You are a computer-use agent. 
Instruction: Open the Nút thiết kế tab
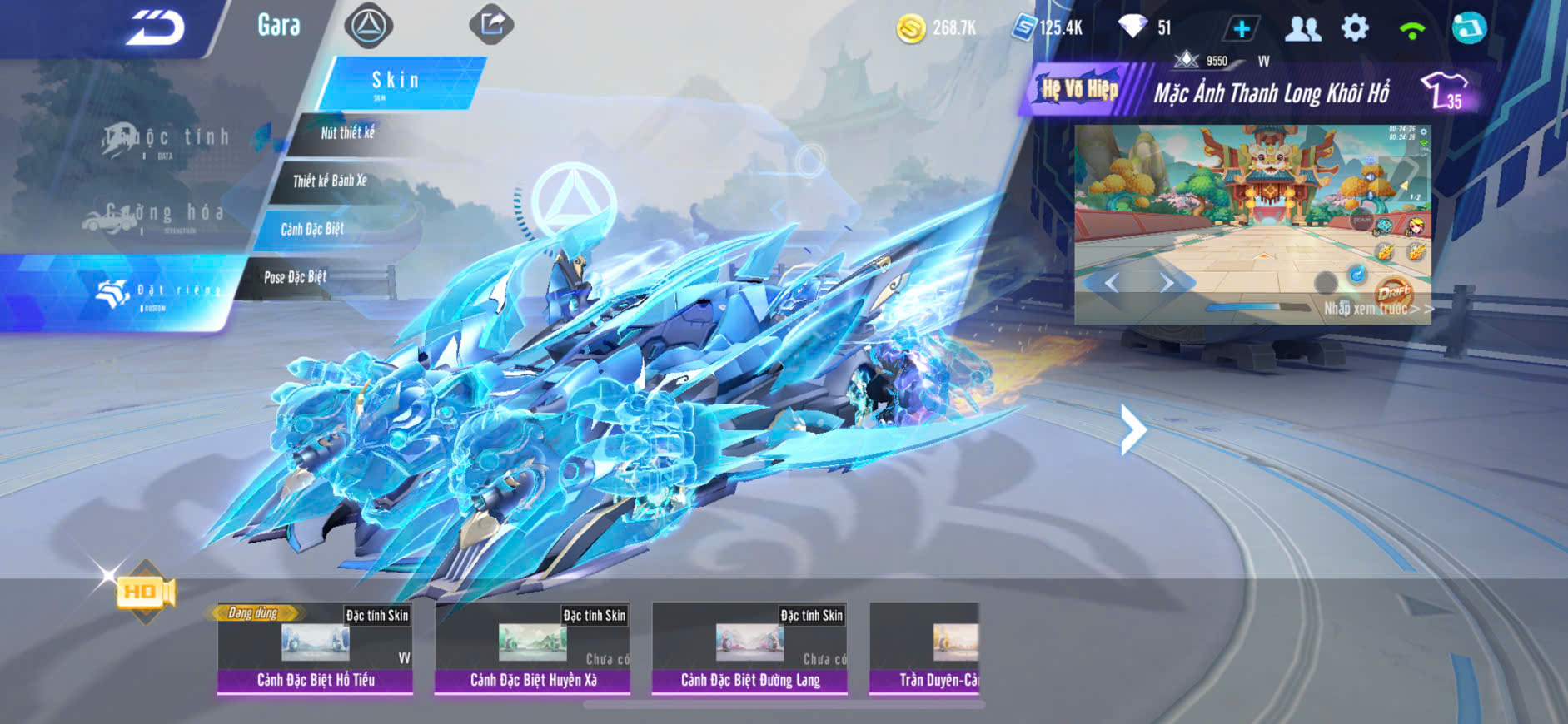click(348, 133)
